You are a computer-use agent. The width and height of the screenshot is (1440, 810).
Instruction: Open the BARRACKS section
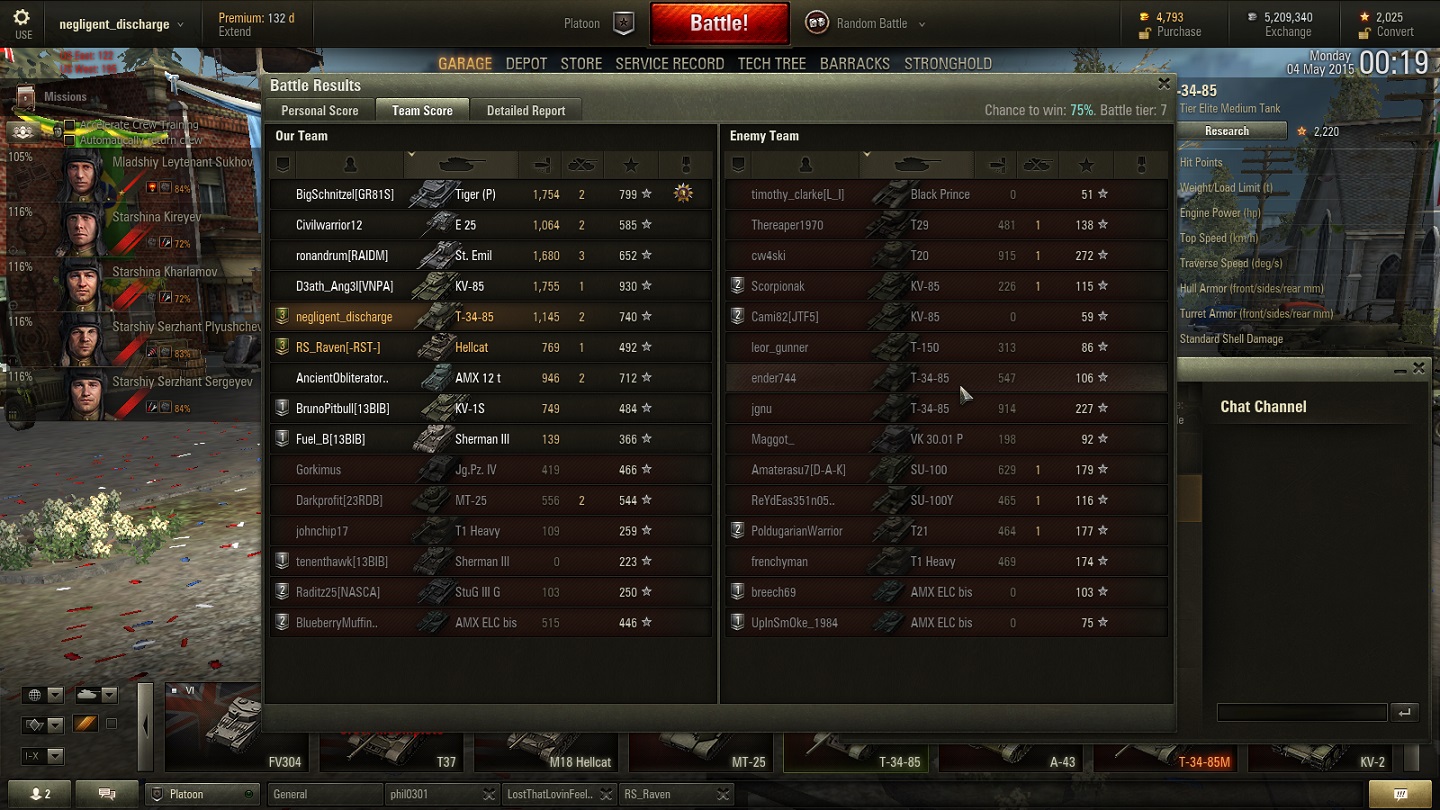[x=854, y=63]
